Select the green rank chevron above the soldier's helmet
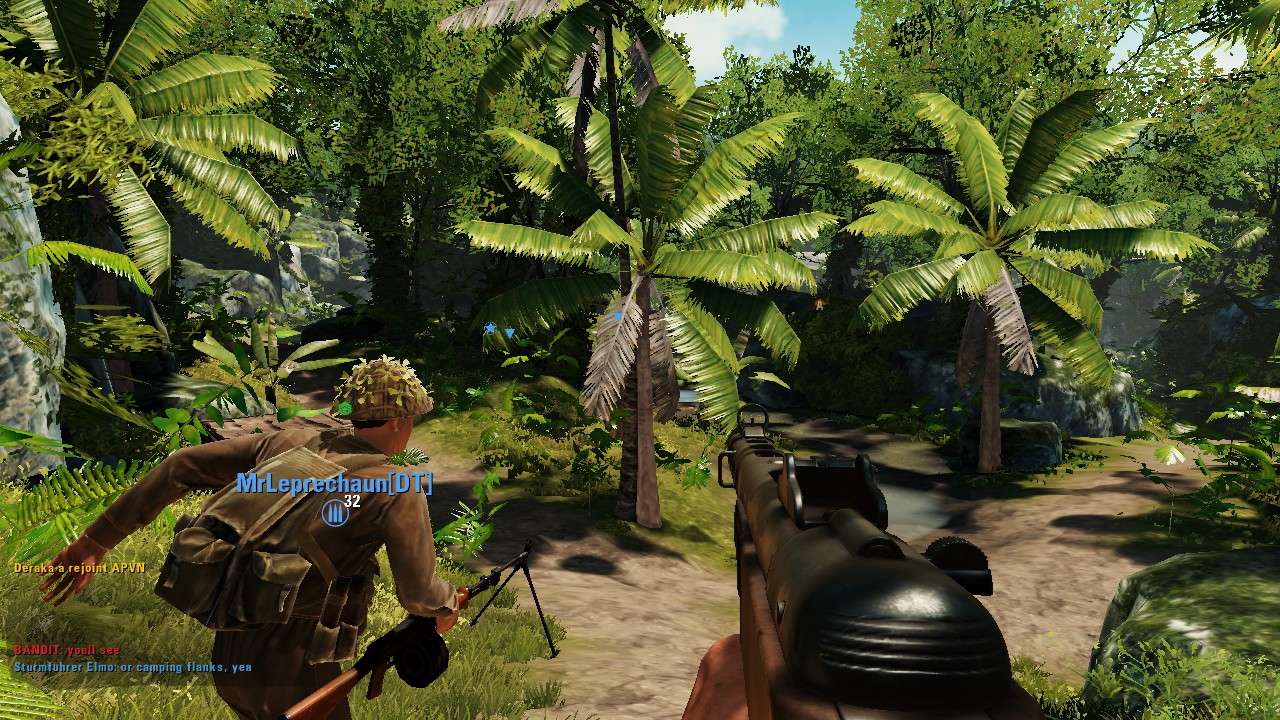 [x=345, y=407]
